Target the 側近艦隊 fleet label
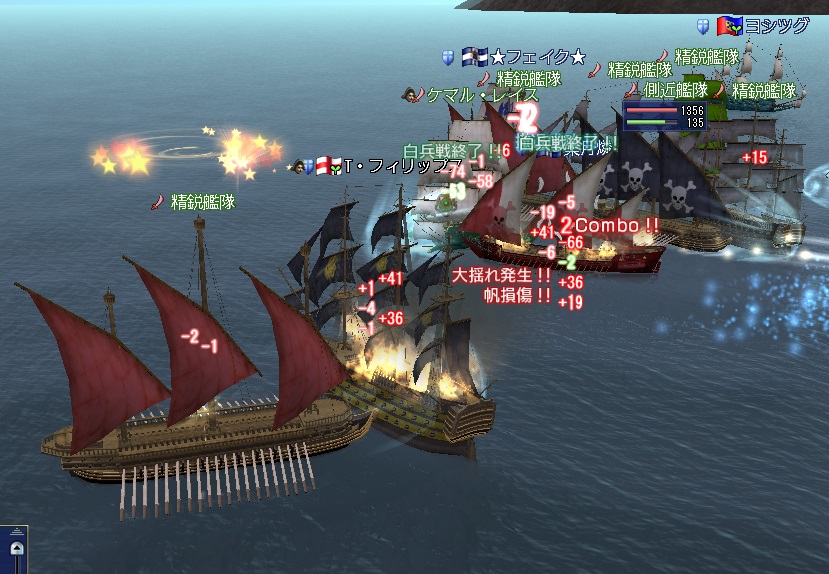This screenshot has width=829, height=574. pyautogui.click(x=677, y=90)
